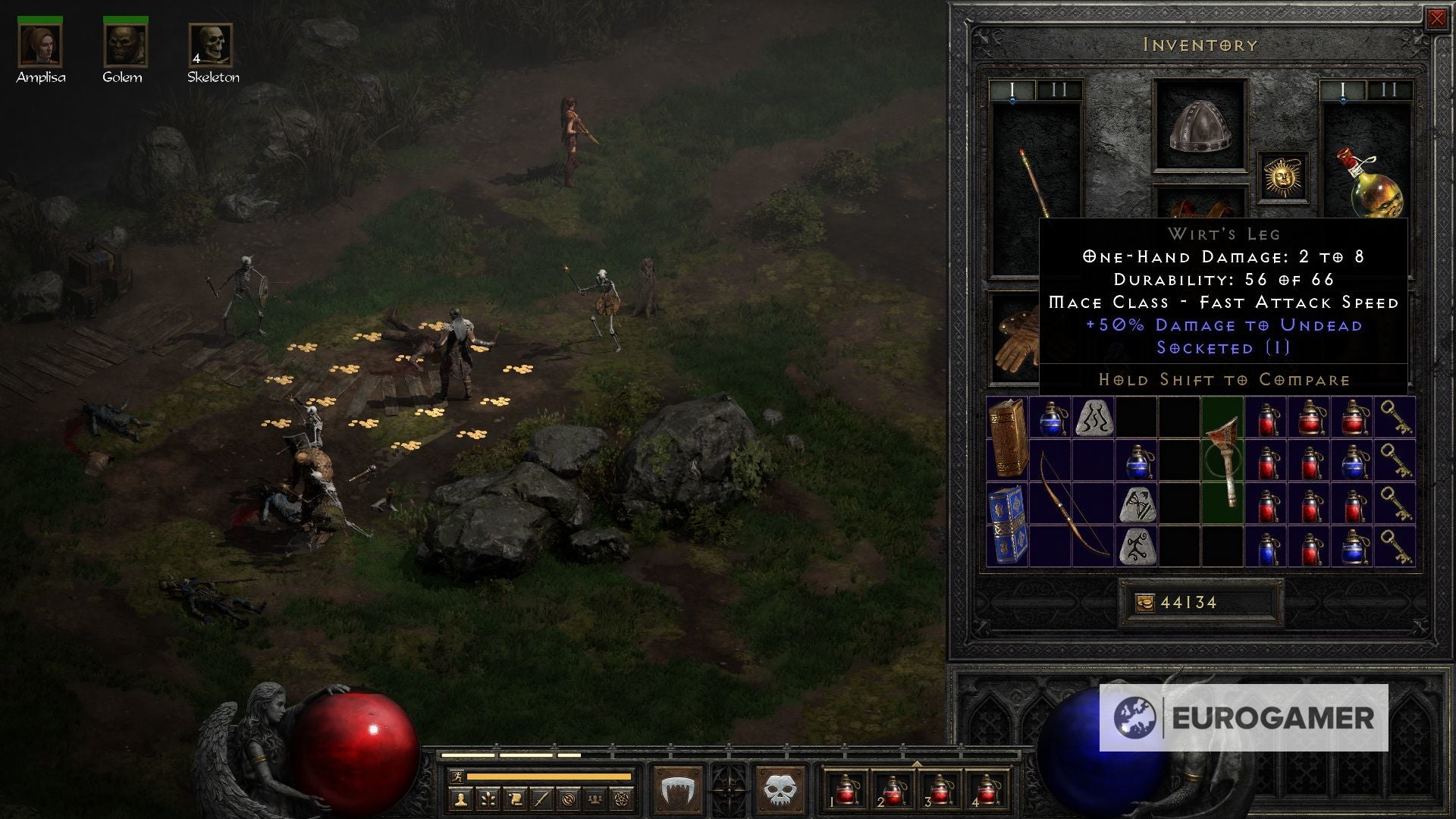Click the pentagram icon in the toolbar
Screen dimensions: 1456x819
click(623, 800)
